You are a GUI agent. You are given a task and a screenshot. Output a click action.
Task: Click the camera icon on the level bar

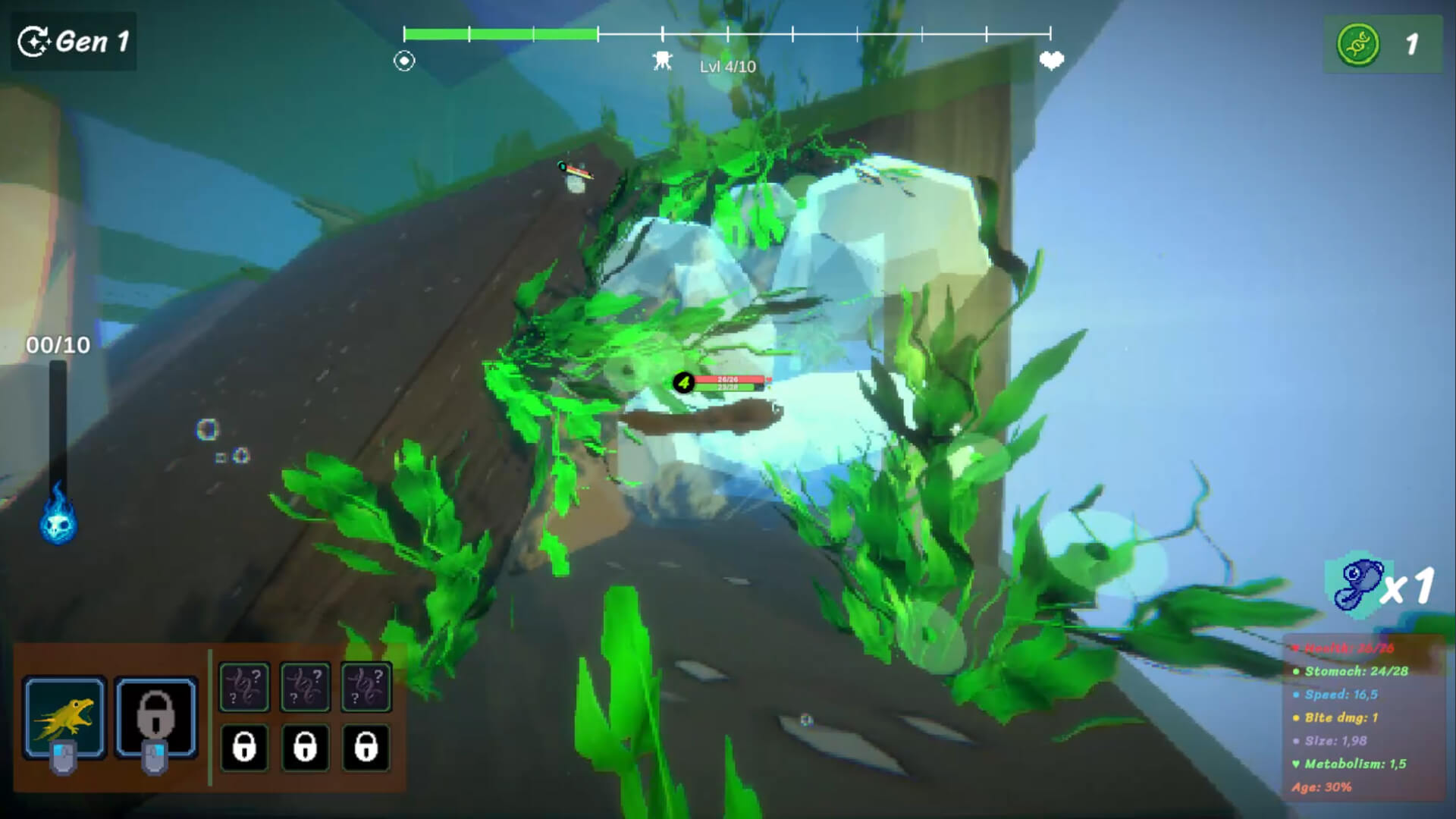[x=662, y=58]
